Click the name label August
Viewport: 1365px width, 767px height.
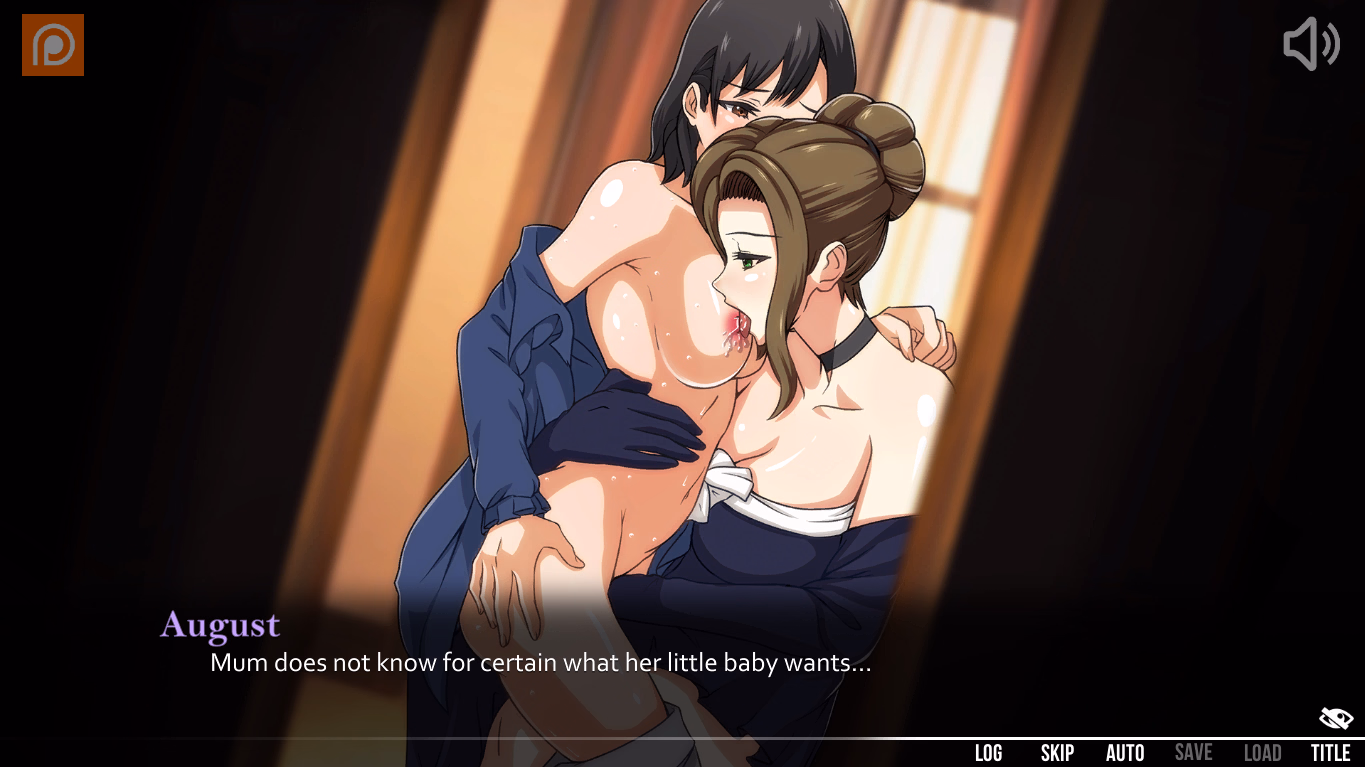(x=219, y=625)
